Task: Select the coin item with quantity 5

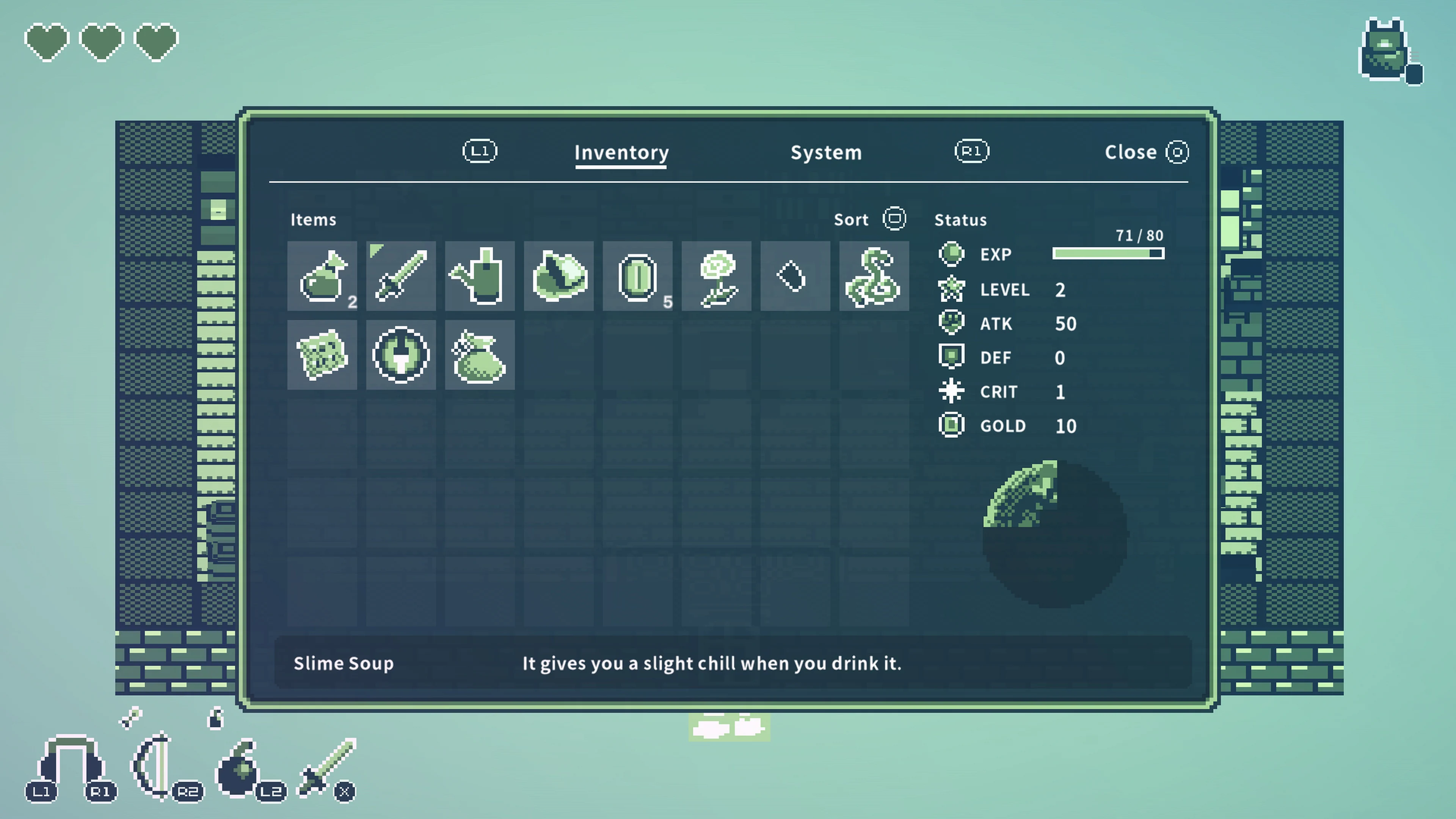Action: click(x=637, y=276)
